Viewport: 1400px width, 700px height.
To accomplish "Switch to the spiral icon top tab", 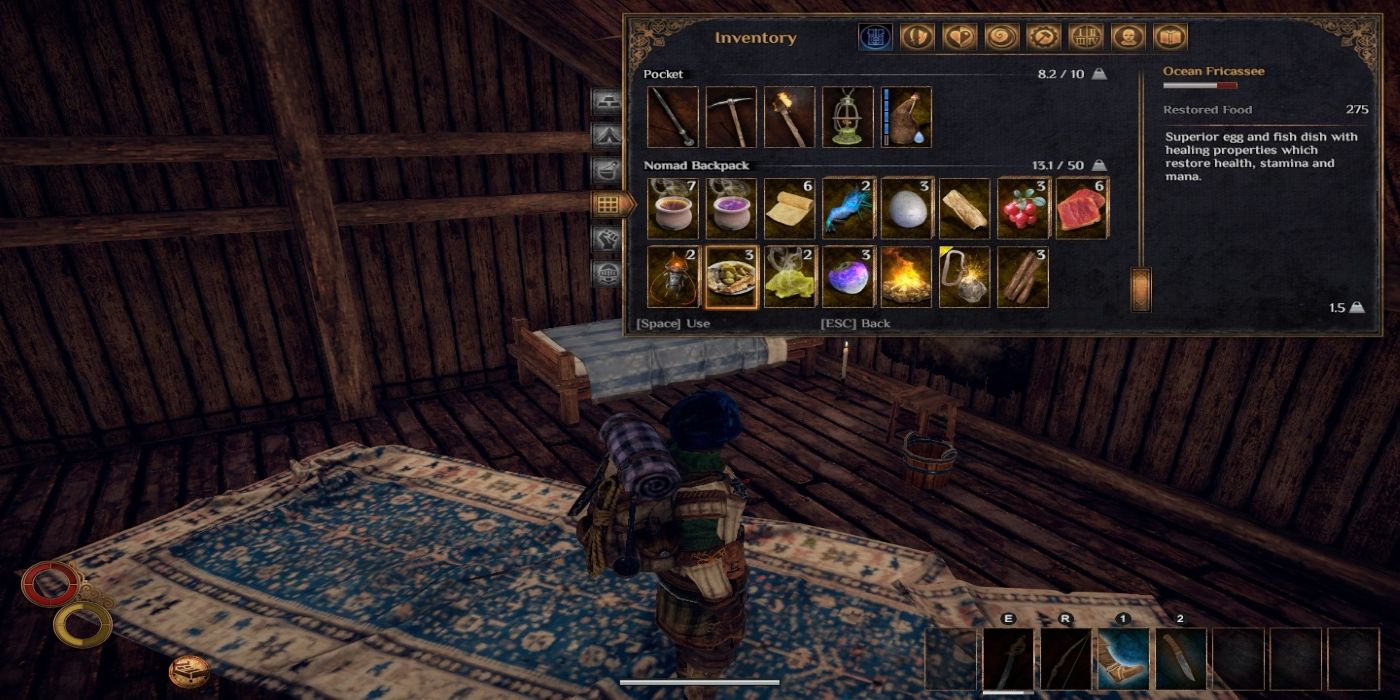I will click(1001, 38).
